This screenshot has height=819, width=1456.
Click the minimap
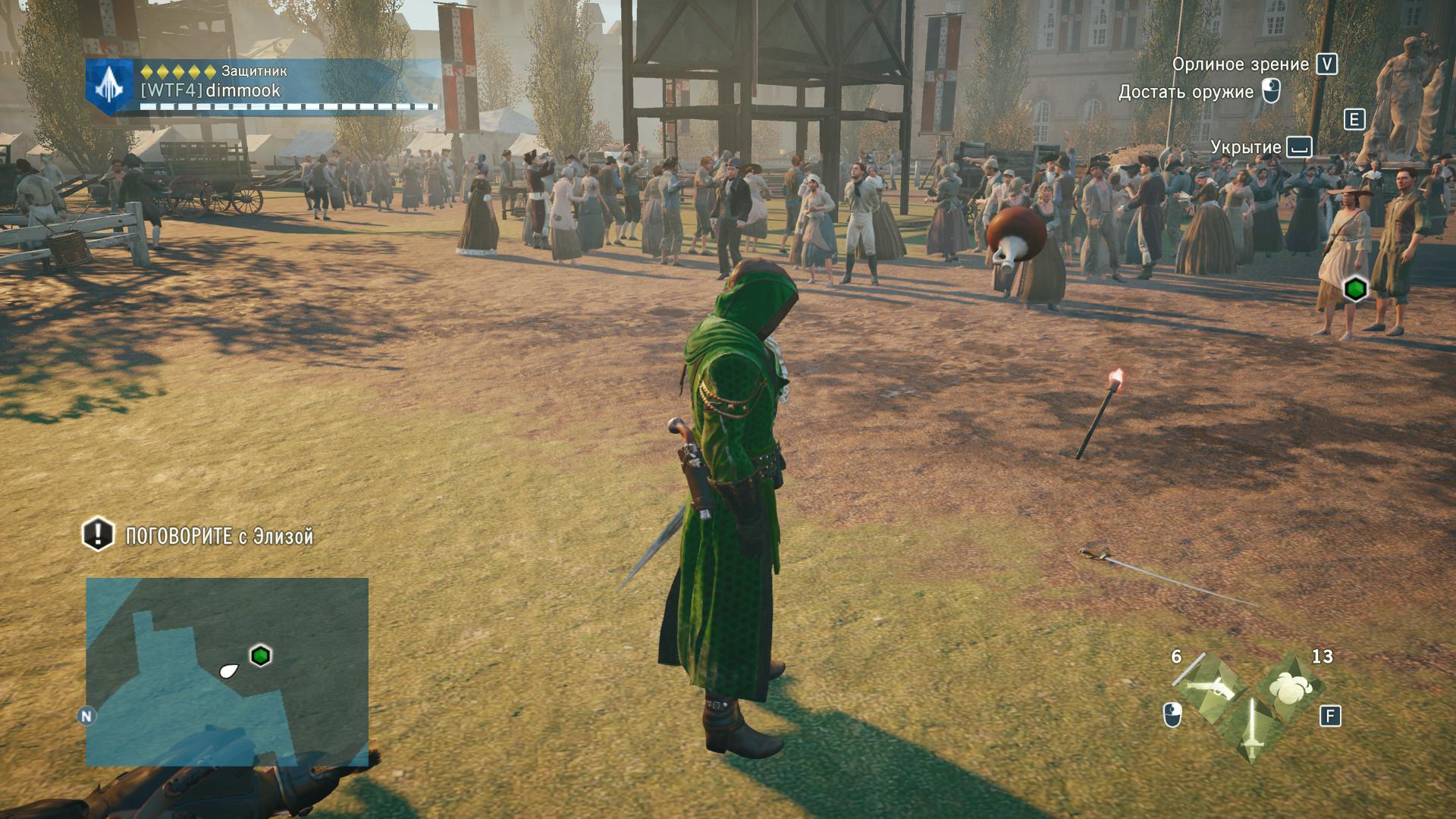tap(227, 671)
